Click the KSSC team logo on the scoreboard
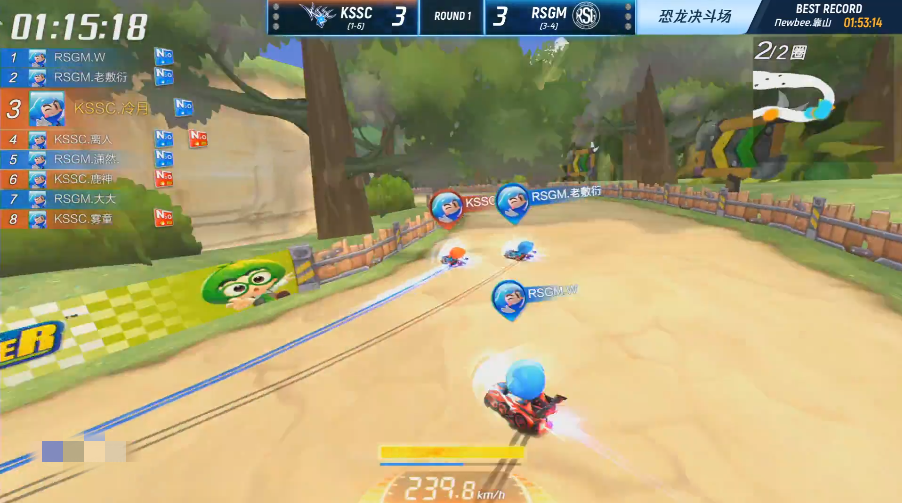Viewport: 902px width, 503px height. (x=318, y=17)
